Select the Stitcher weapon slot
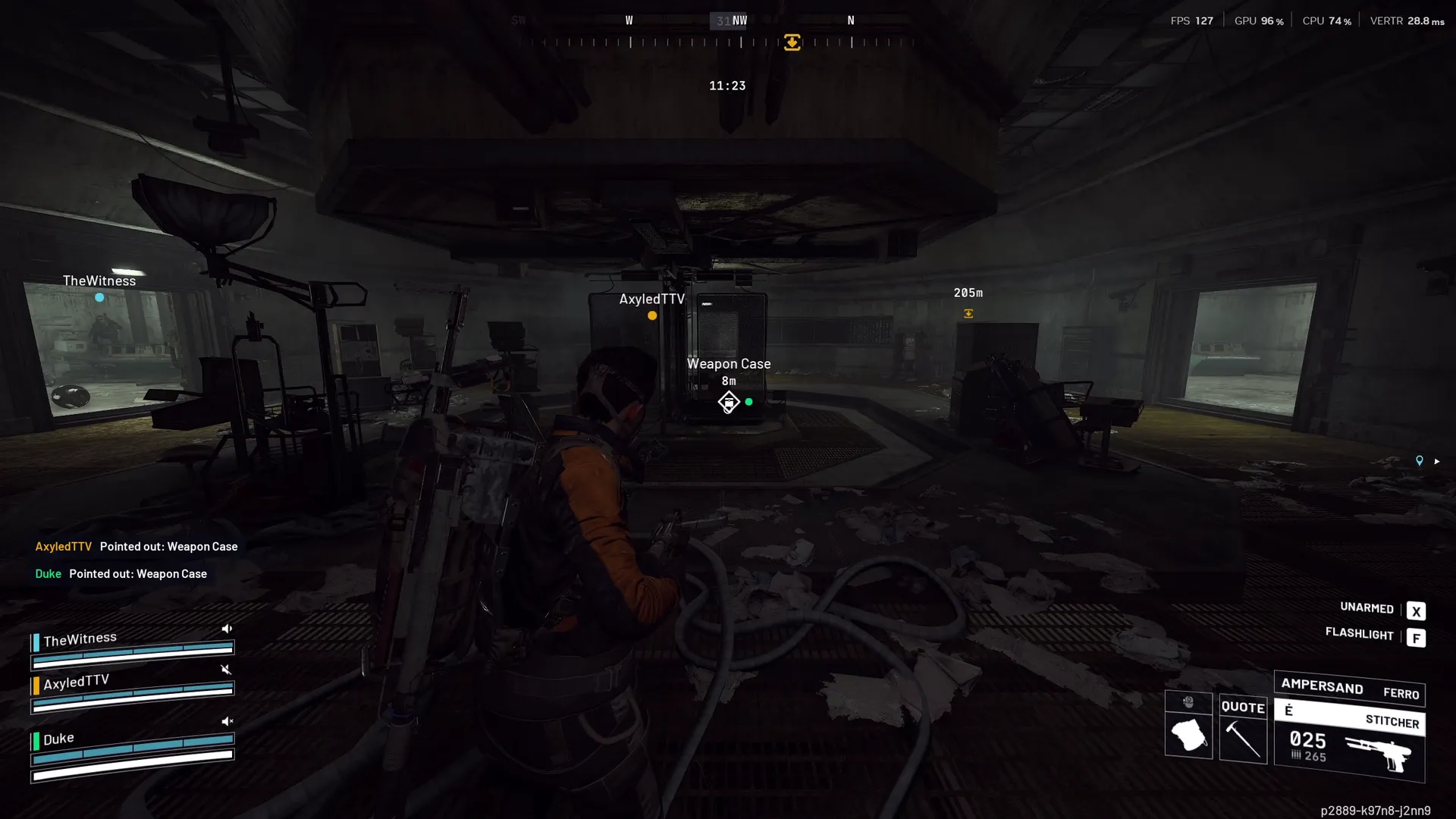The image size is (1456, 819). (1349, 739)
